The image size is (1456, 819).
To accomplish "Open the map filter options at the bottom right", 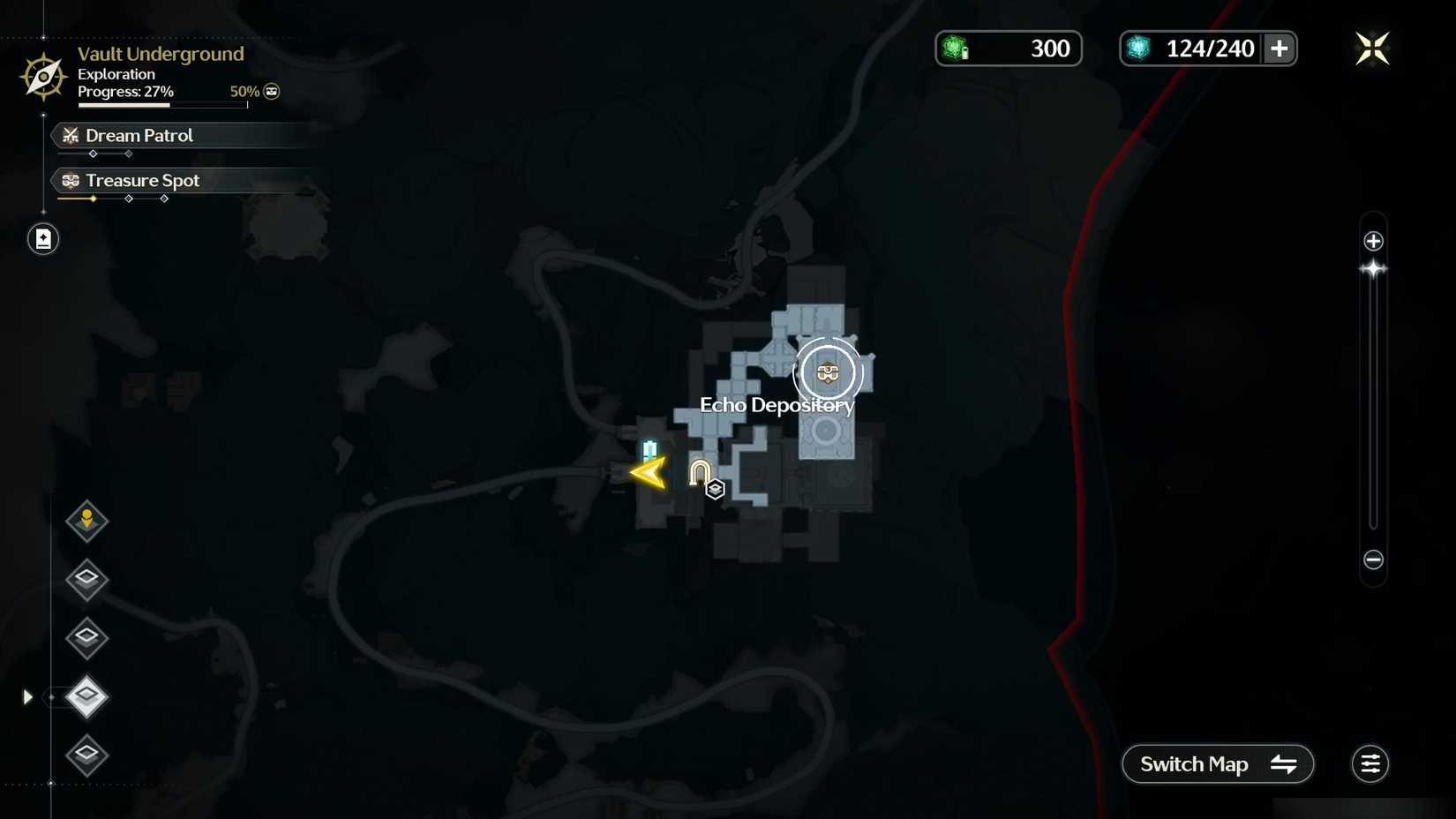I will click(x=1370, y=763).
